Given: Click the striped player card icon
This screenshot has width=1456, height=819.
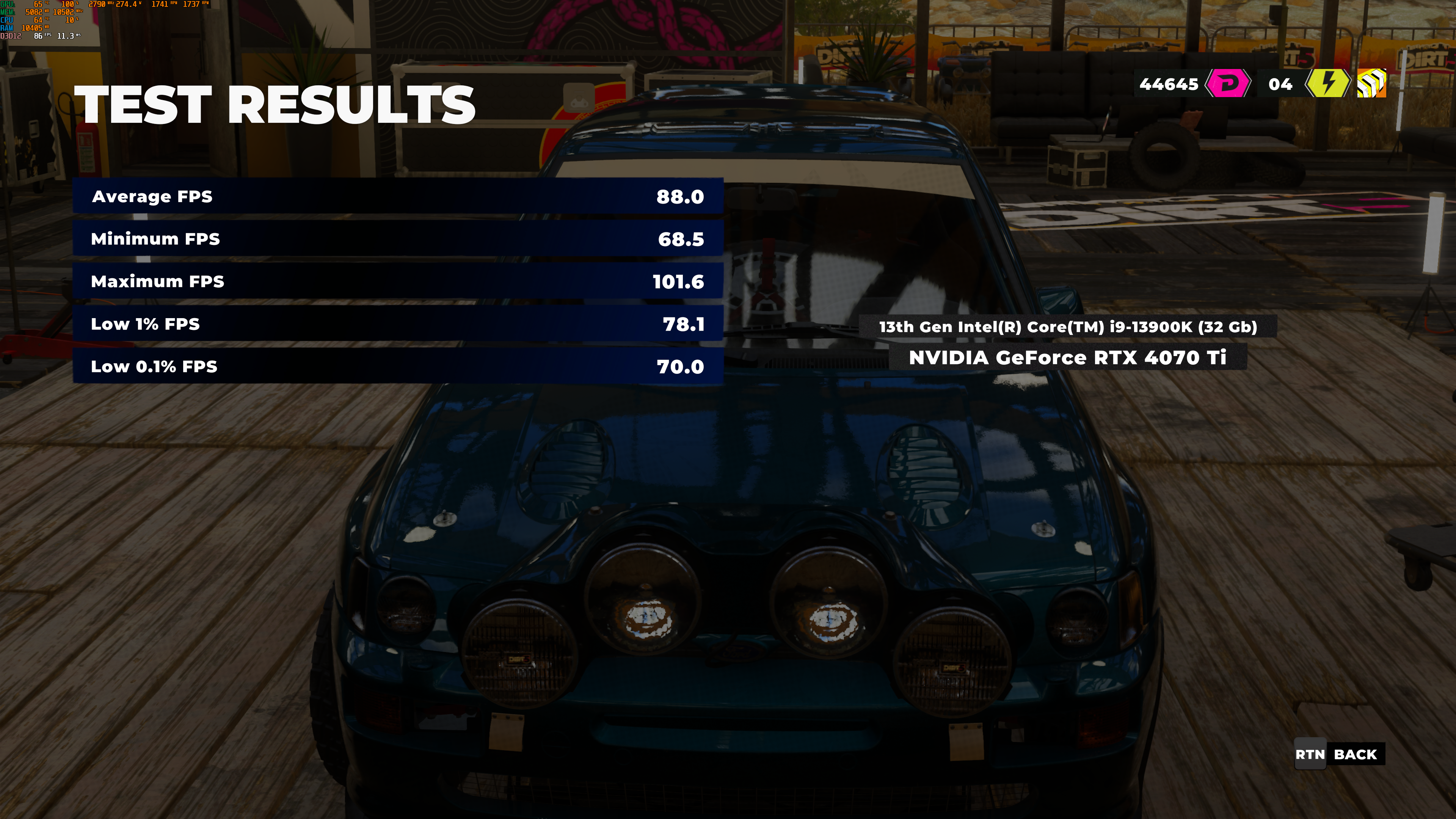Looking at the screenshot, I should point(1372,84).
